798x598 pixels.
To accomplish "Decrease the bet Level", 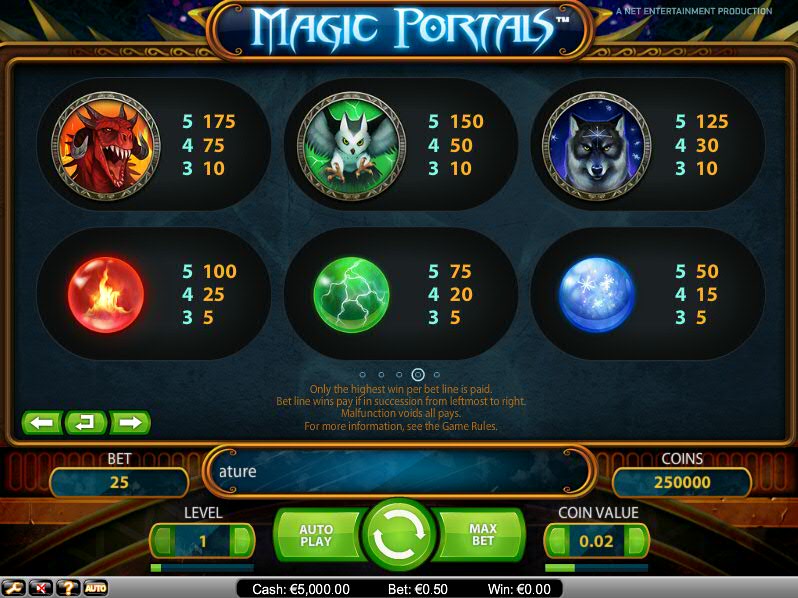I will click(x=160, y=541).
